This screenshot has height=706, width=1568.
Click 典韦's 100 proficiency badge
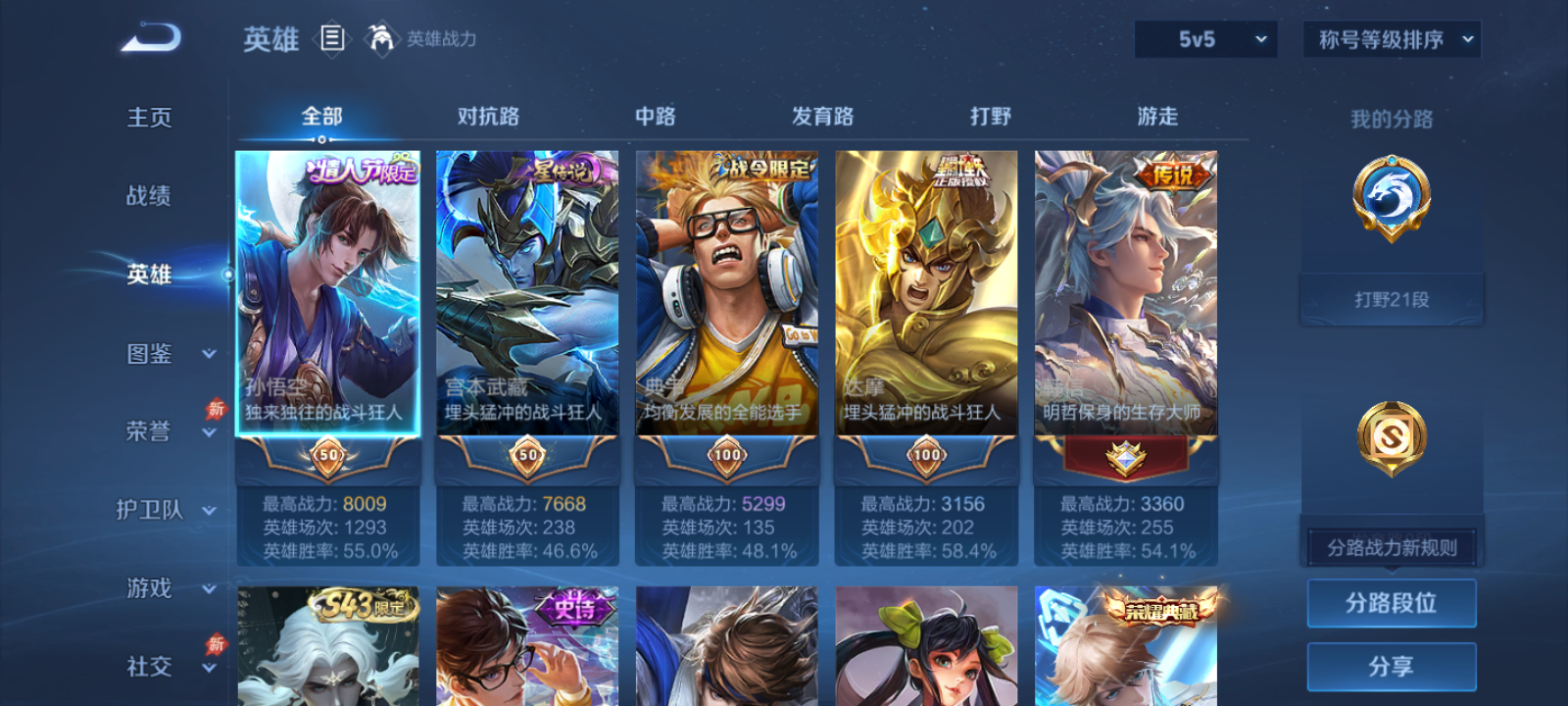(726, 454)
